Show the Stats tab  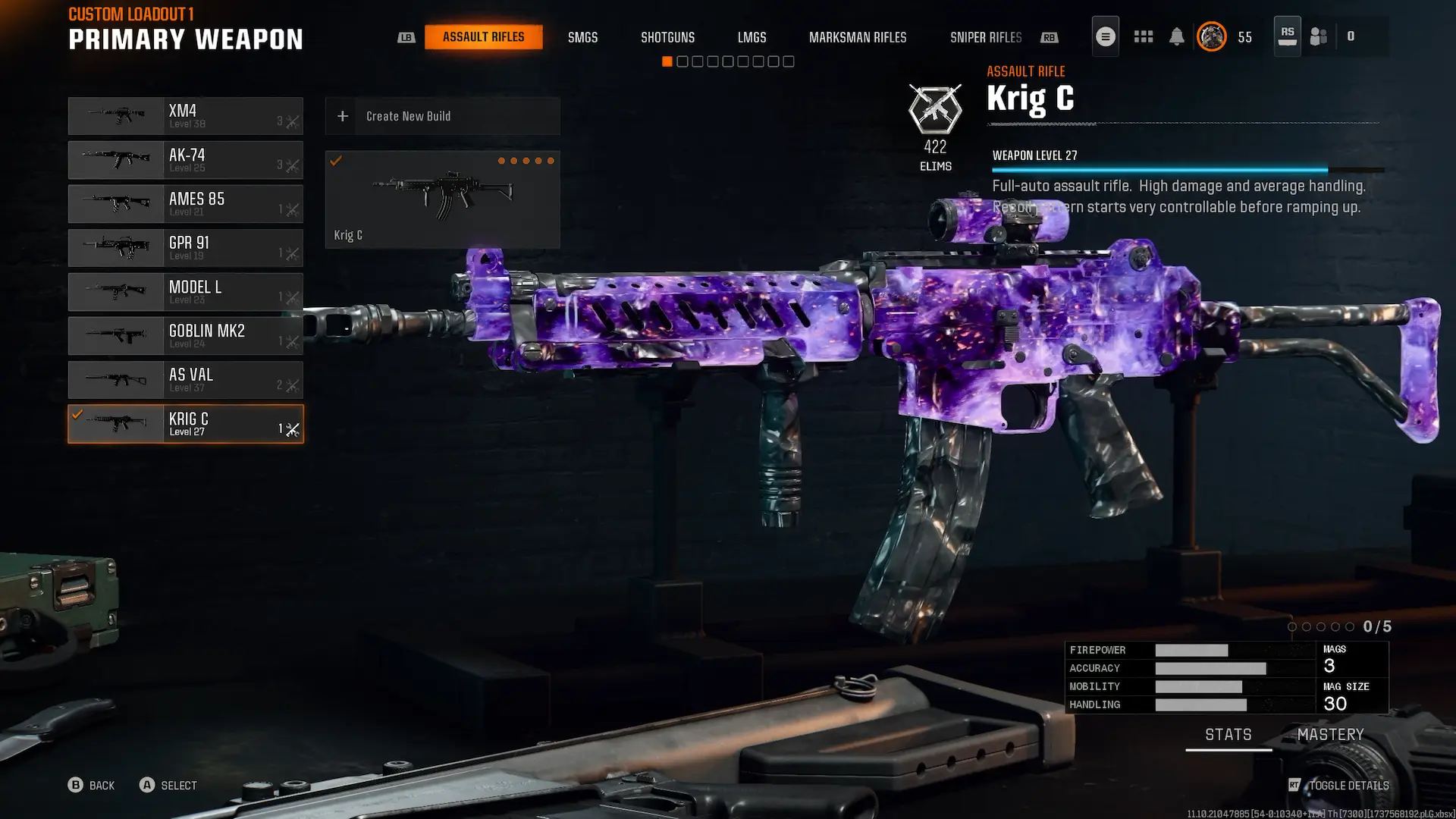coord(1228,735)
